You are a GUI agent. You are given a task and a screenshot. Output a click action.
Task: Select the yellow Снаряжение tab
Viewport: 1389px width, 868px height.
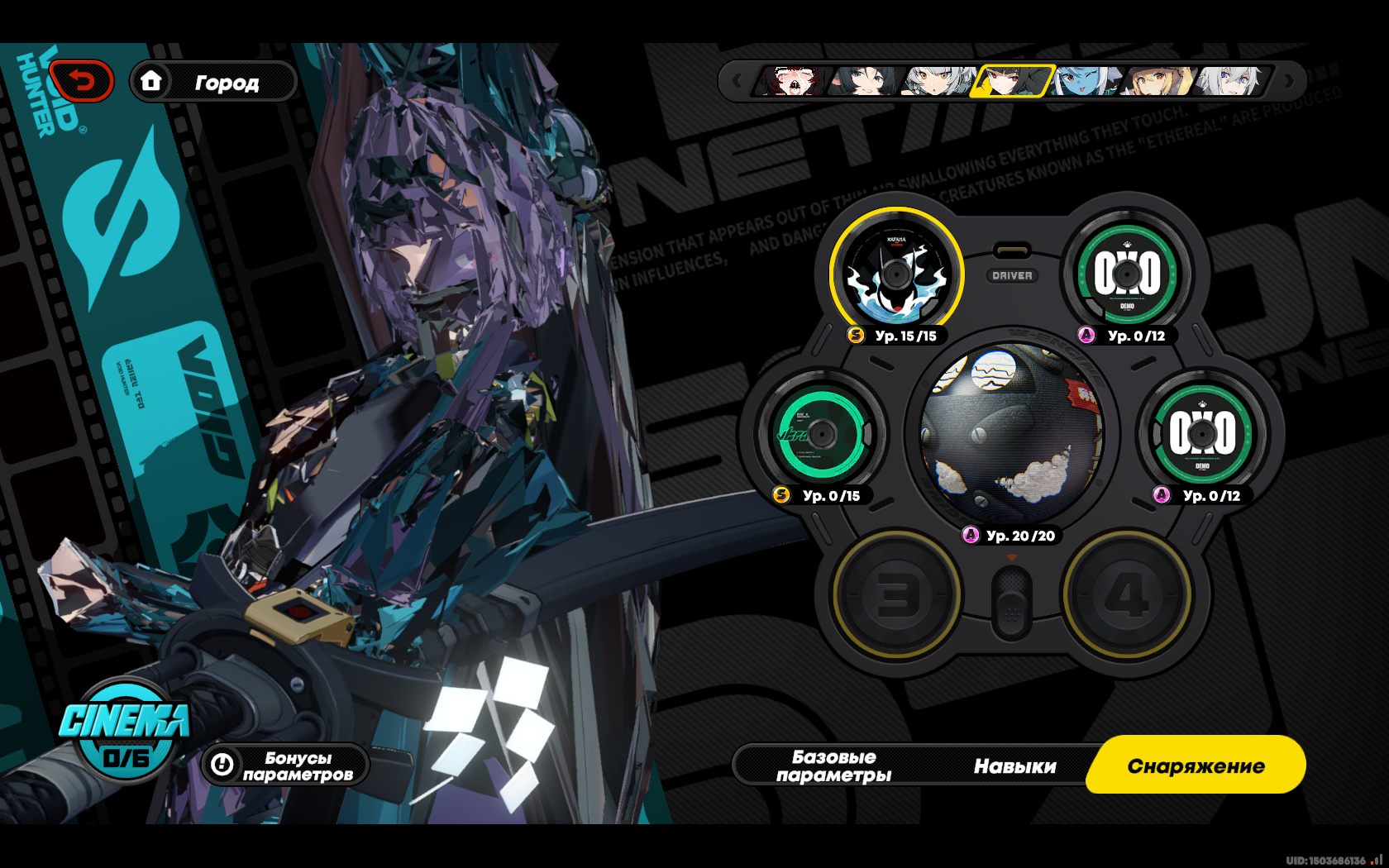pyautogui.click(x=1196, y=765)
